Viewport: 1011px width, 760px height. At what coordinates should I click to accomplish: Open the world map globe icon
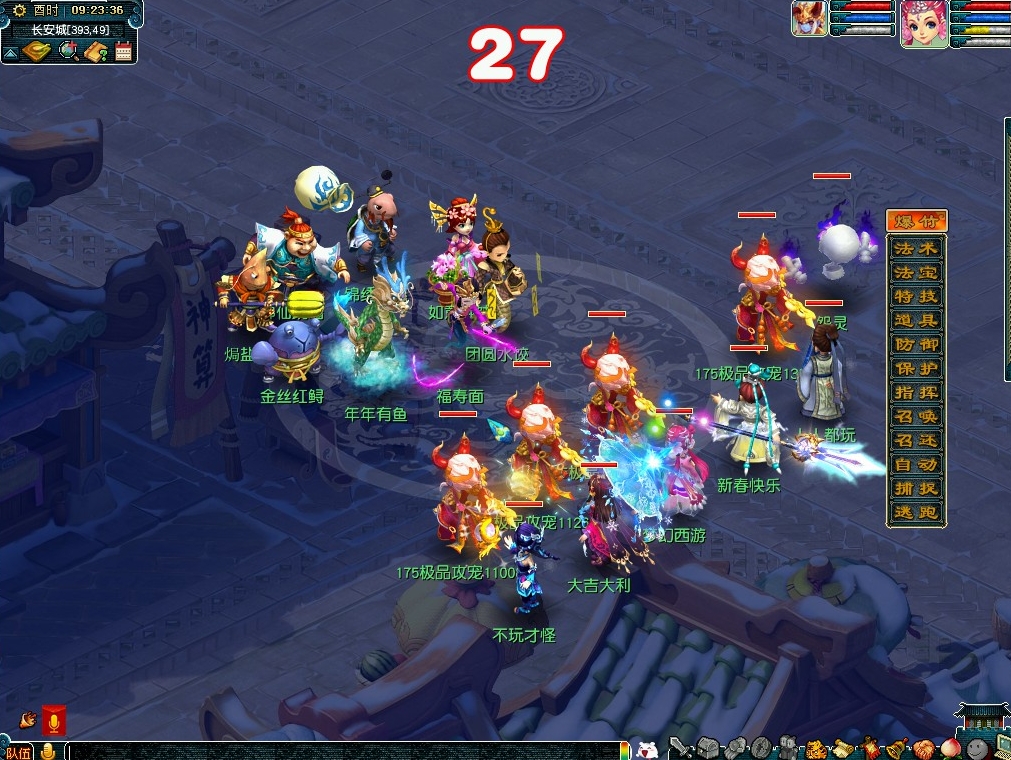[x=68, y=51]
